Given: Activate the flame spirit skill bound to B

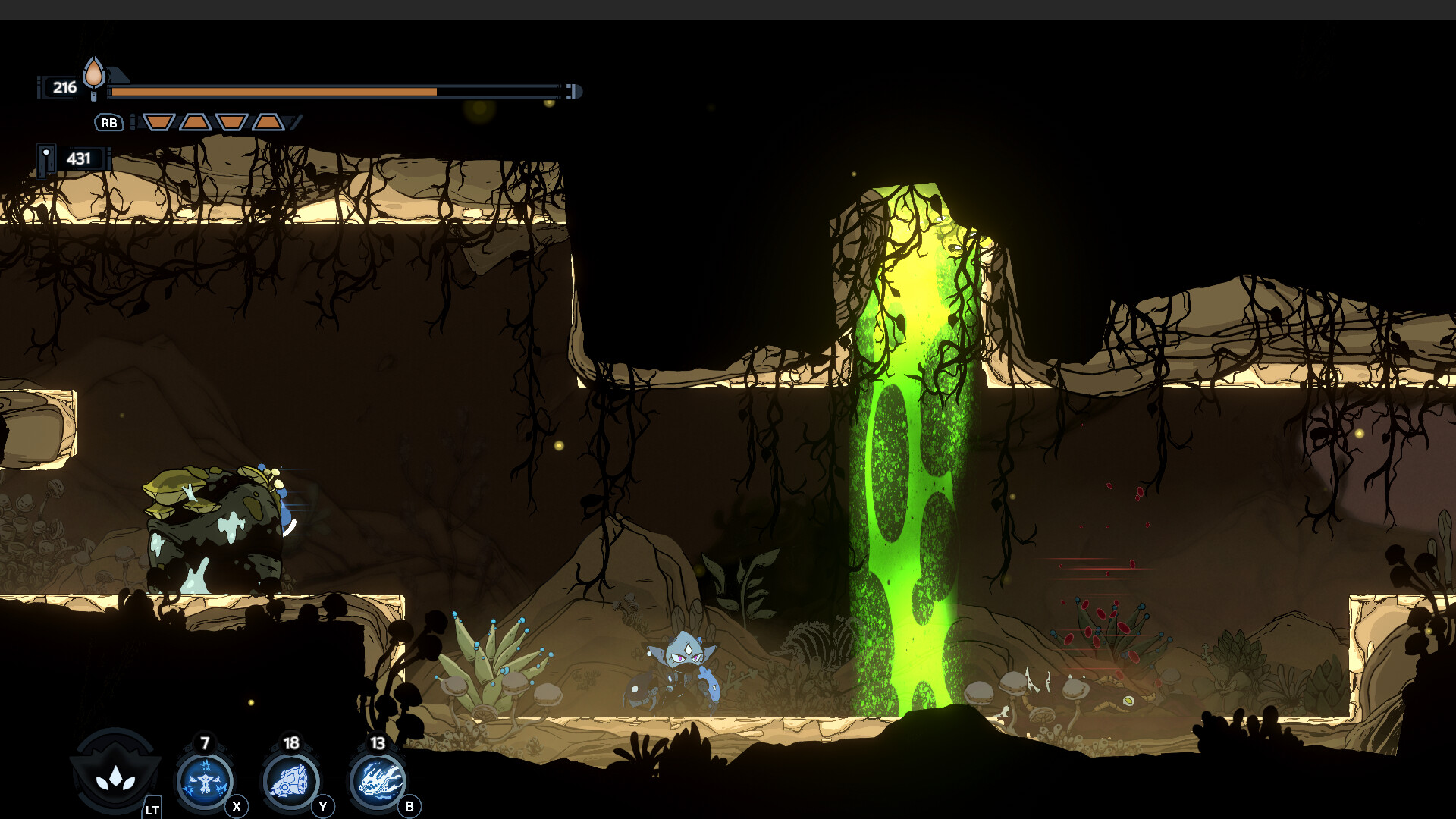Looking at the screenshot, I should (x=379, y=780).
